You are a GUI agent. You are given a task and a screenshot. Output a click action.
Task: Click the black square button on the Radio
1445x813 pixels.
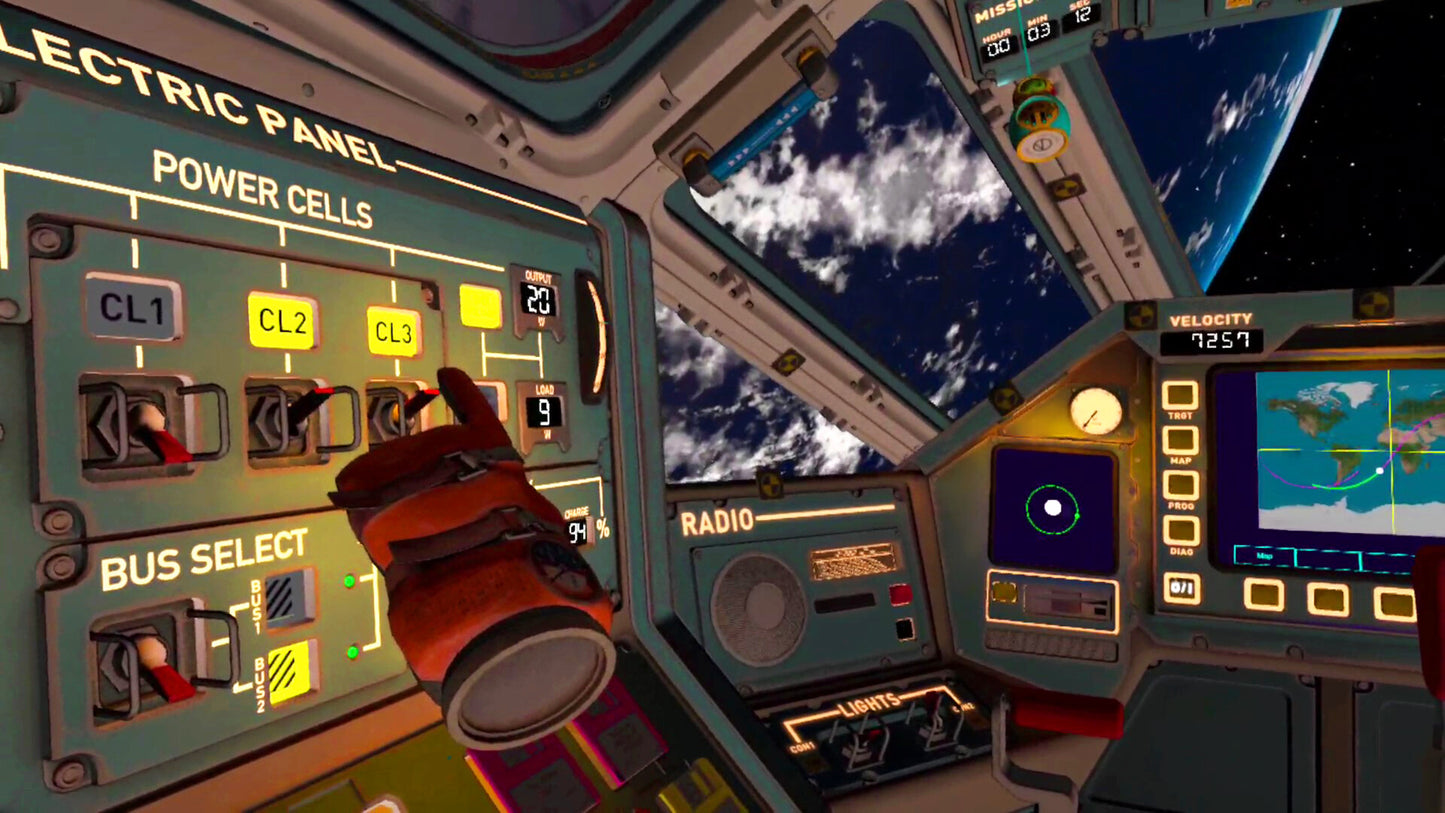point(904,629)
